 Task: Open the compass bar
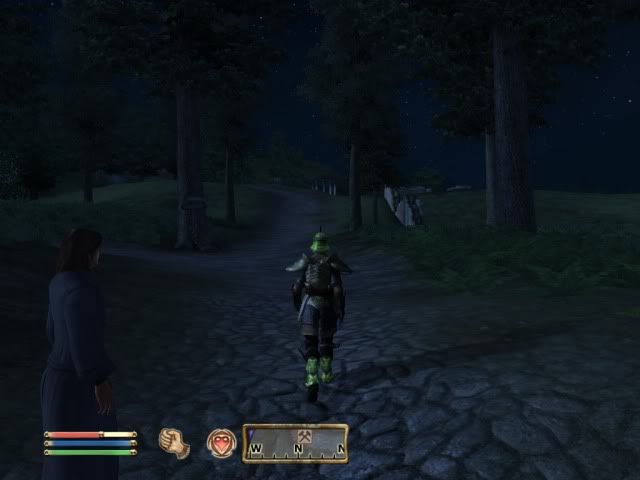click(x=295, y=443)
